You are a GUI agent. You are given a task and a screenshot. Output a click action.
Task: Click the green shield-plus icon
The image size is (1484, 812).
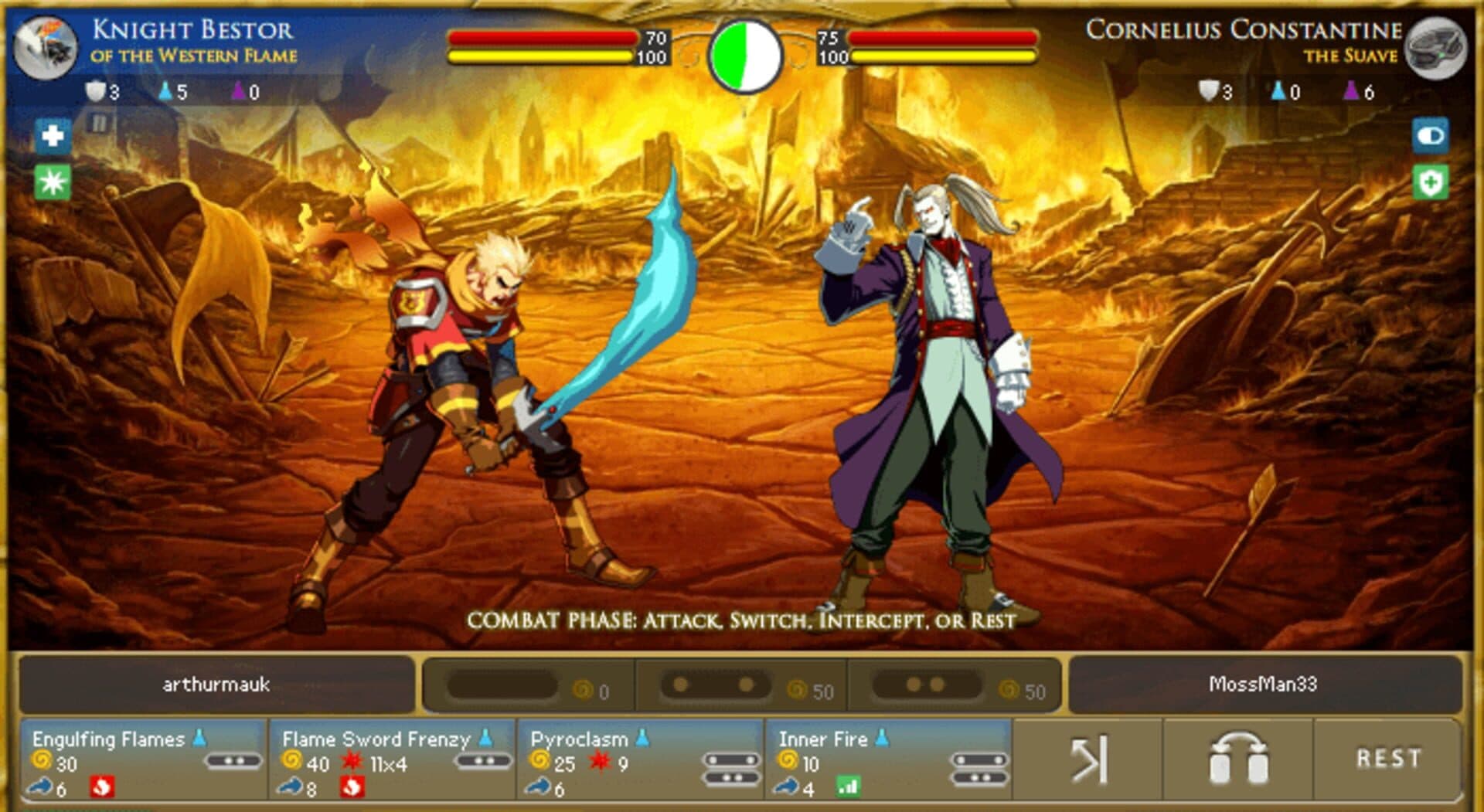pos(1430,183)
